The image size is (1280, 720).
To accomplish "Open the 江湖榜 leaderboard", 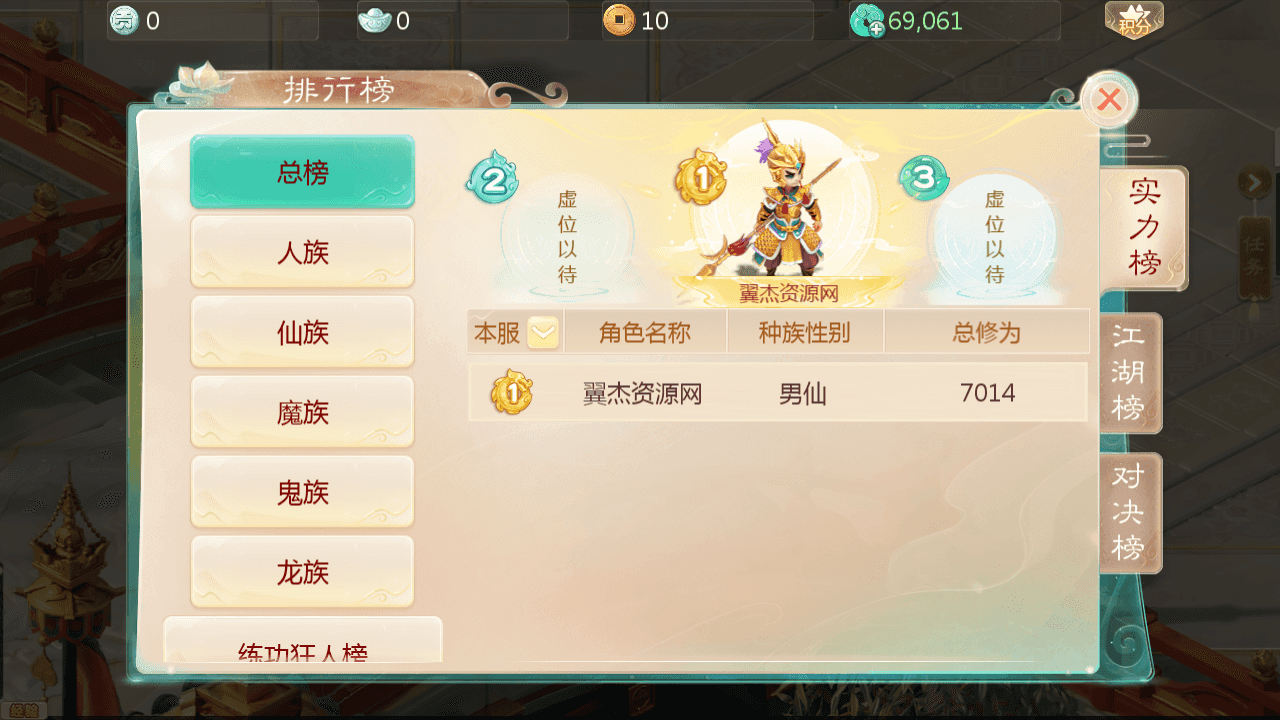I will pyautogui.click(x=1129, y=372).
